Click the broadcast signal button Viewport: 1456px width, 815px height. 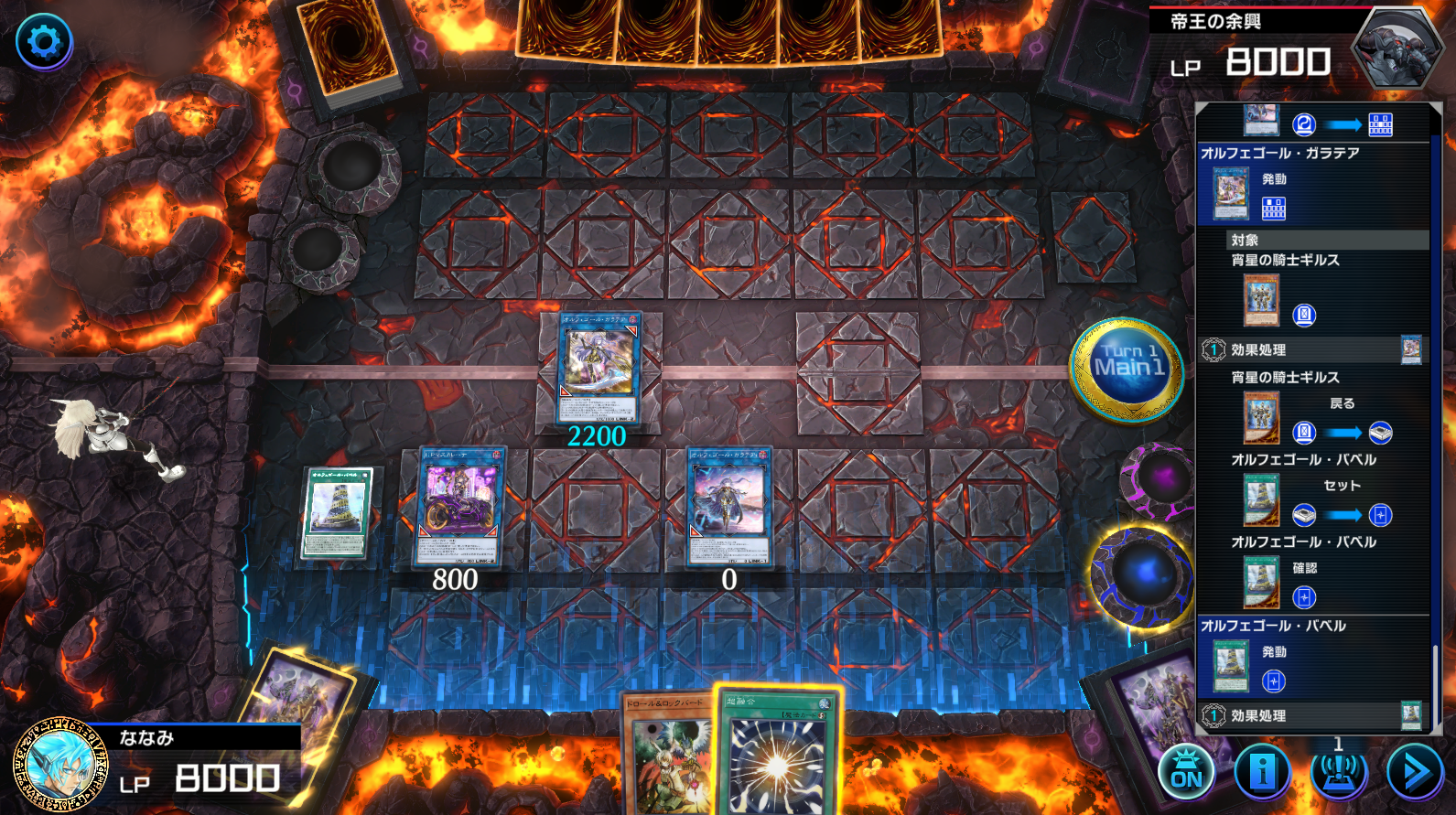coord(1338,773)
